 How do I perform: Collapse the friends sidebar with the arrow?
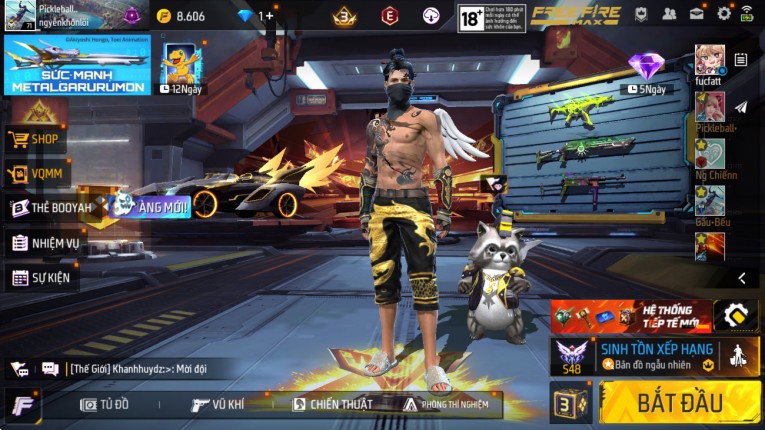coord(741,278)
